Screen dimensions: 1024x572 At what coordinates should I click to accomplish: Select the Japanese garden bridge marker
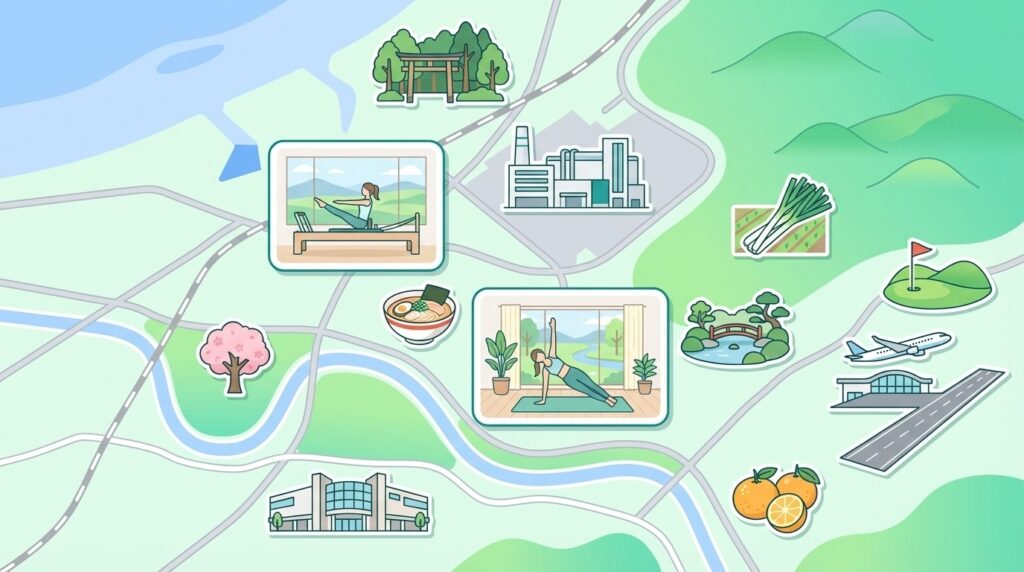(737, 329)
